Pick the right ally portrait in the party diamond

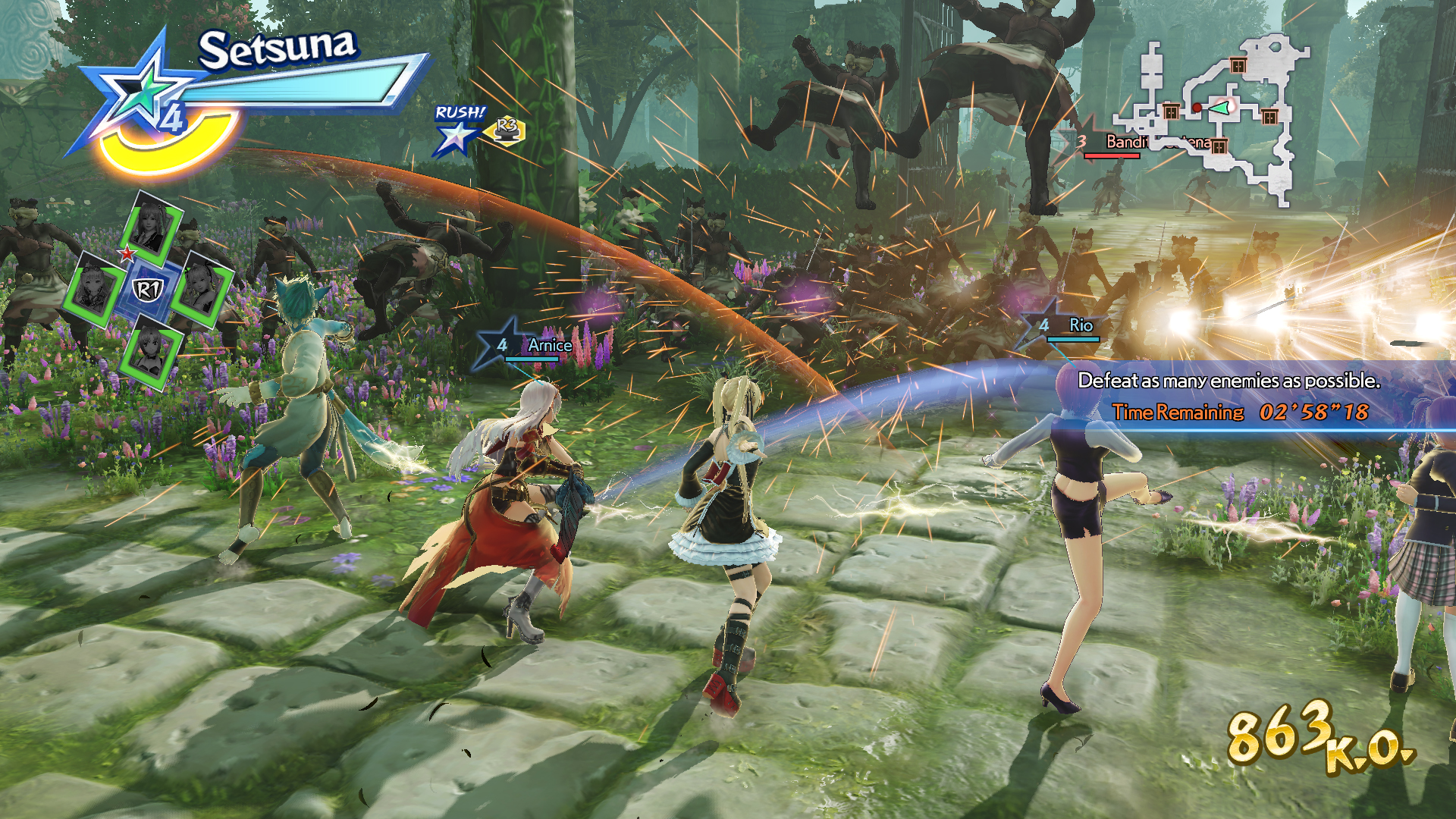tap(201, 289)
